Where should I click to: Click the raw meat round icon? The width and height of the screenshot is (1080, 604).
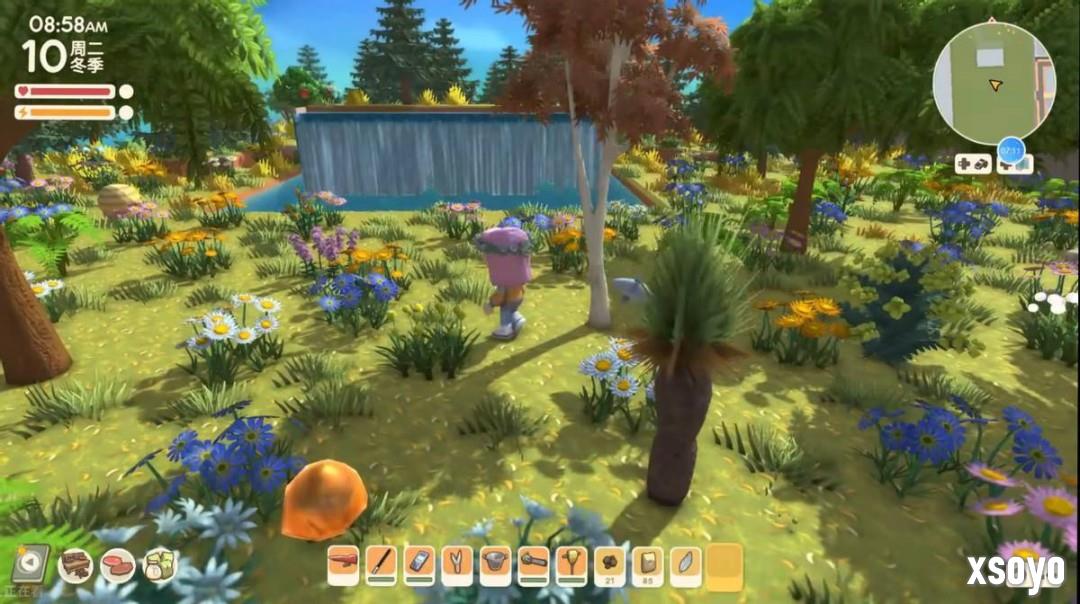117,566
